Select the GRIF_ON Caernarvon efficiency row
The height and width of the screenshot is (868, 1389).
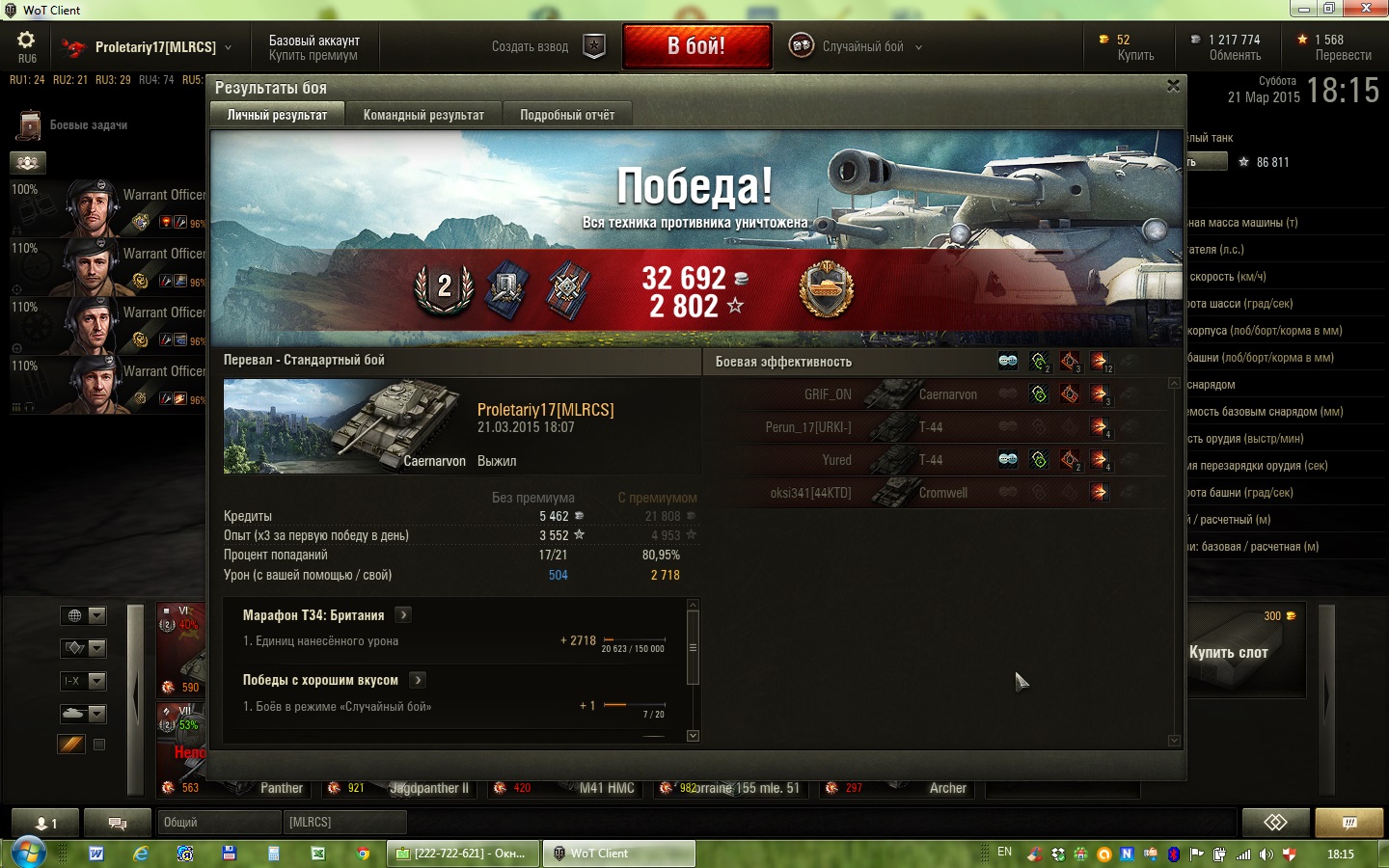[x=936, y=394]
